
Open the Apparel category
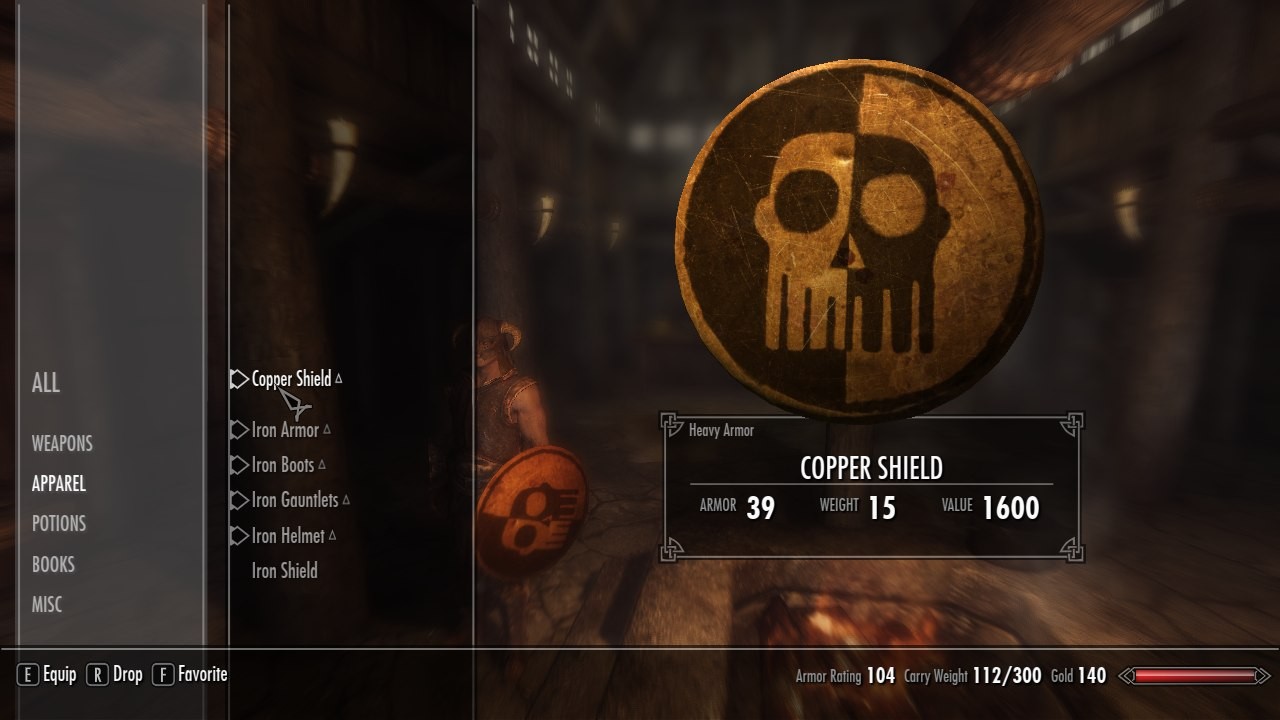click(59, 483)
